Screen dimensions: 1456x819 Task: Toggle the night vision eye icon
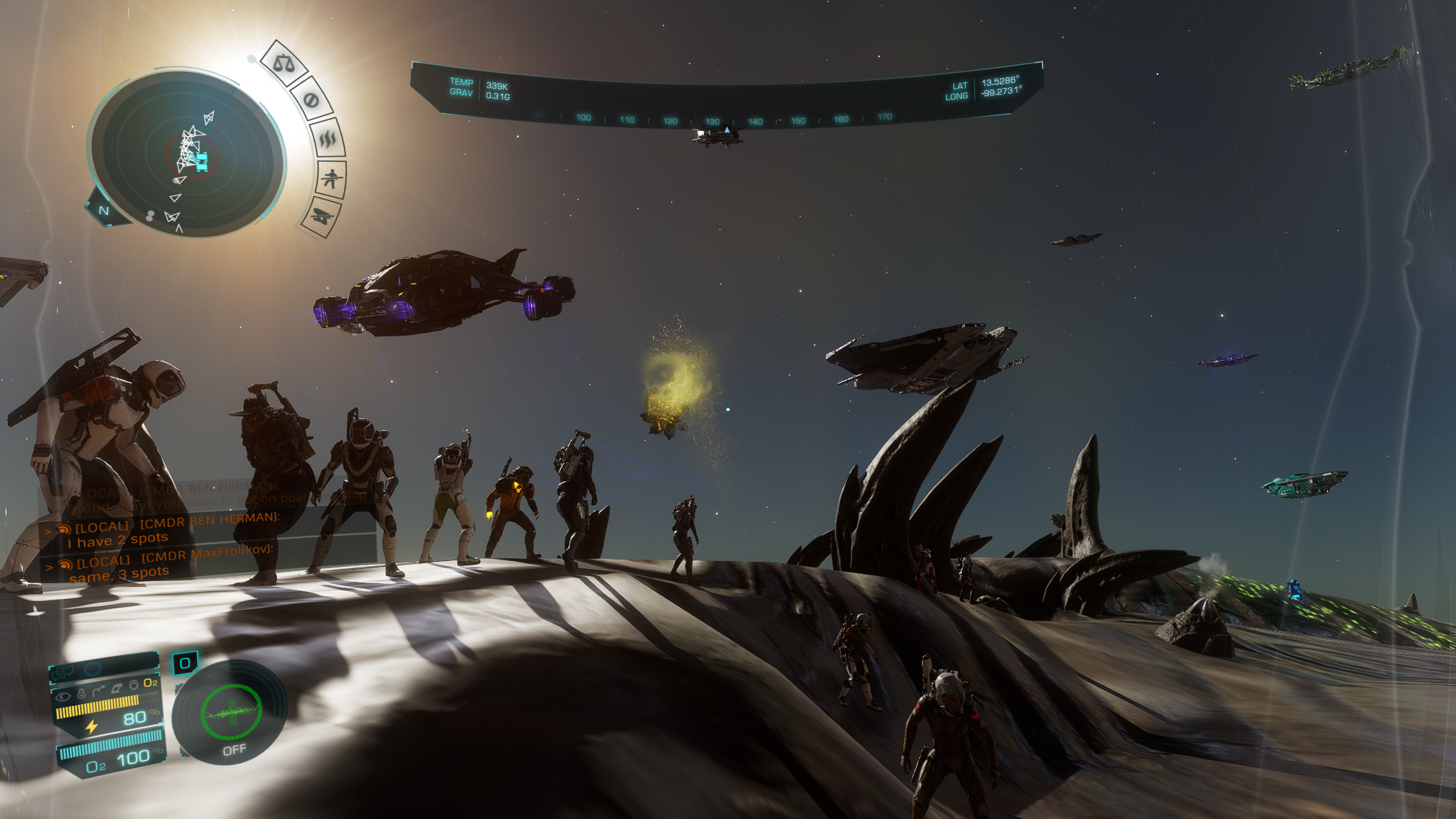[x=63, y=696]
